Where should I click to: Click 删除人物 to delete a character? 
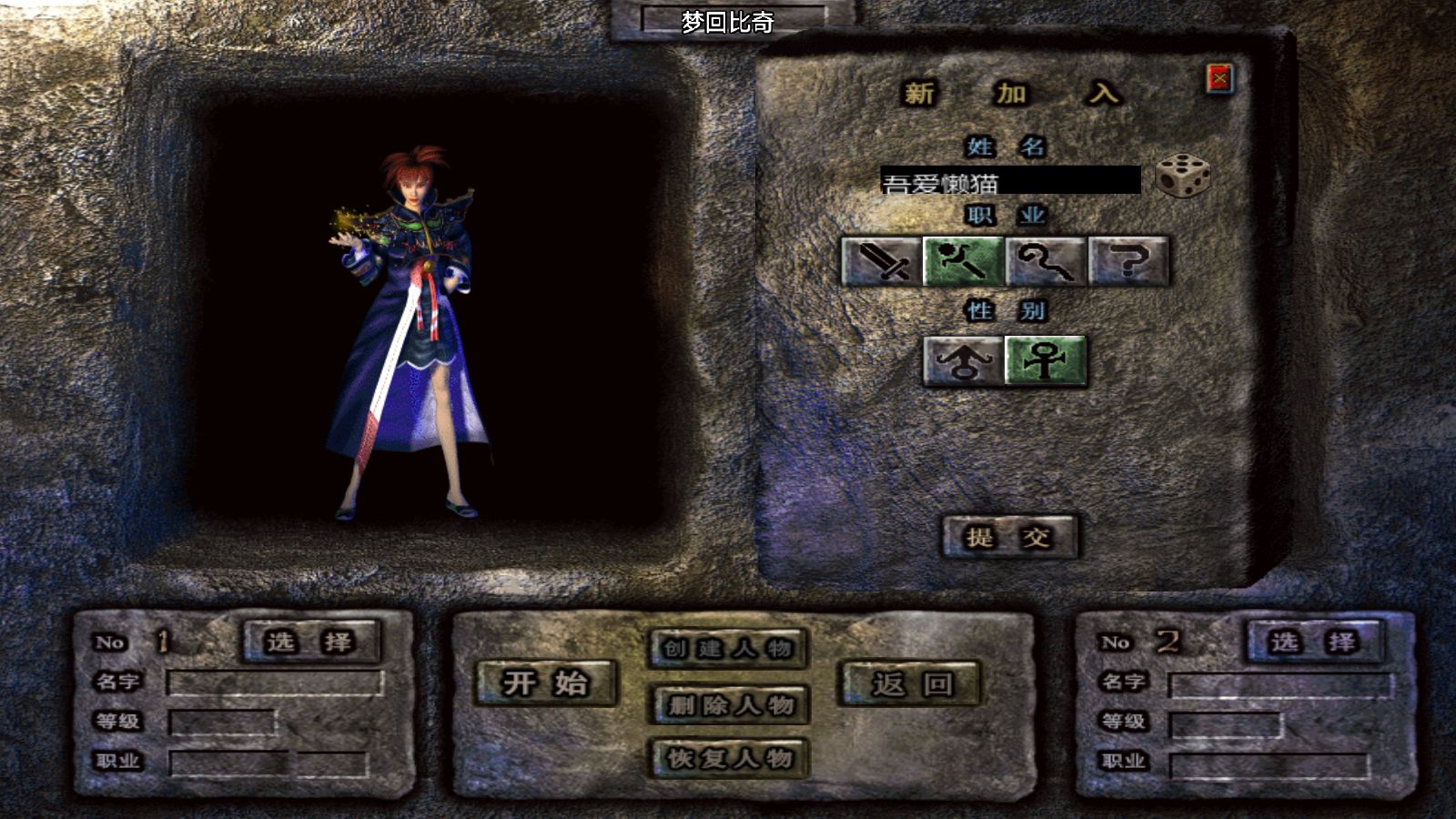pos(728,704)
